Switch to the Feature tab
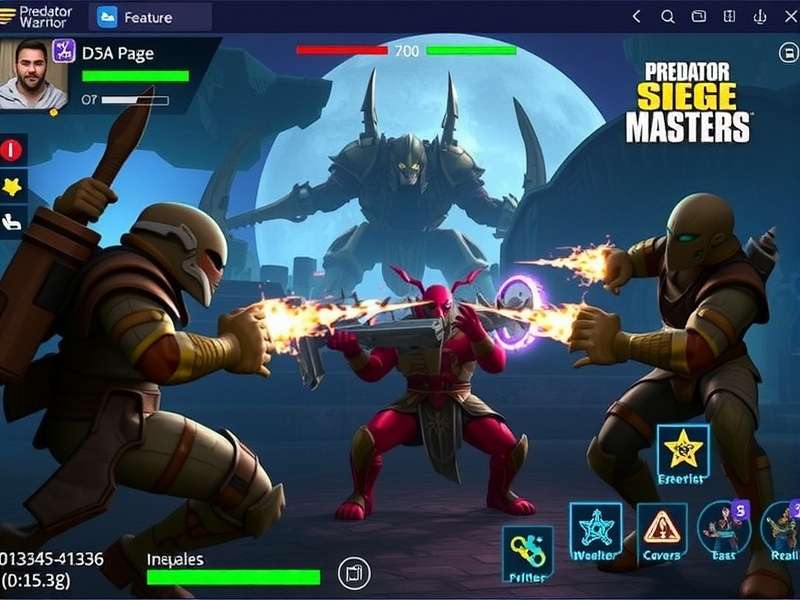The height and width of the screenshot is (600, 800). [149, 17]
